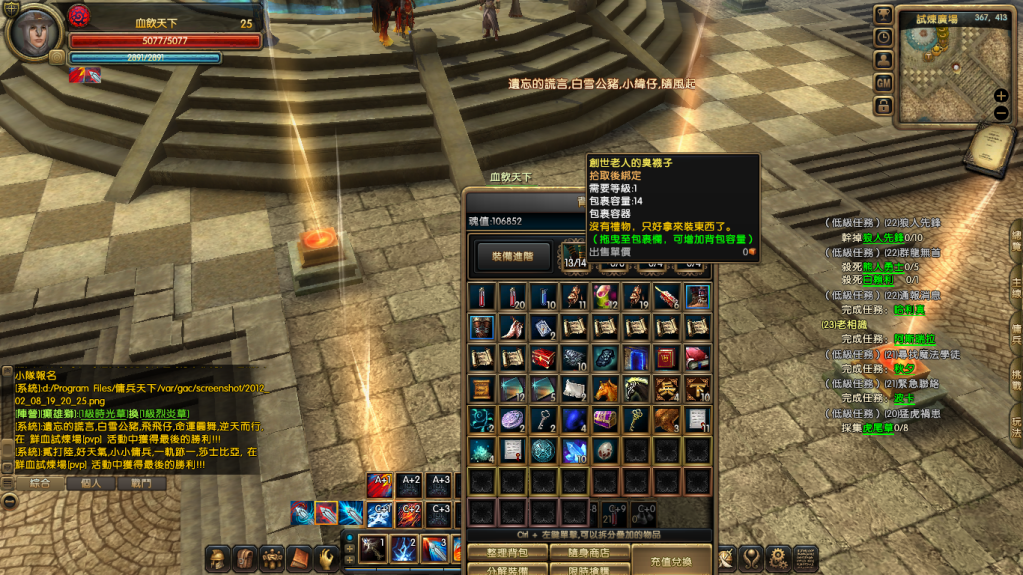Click the player portrait avatar
The height and width of the screenshot is (575, 1023).
click(33, 32)
